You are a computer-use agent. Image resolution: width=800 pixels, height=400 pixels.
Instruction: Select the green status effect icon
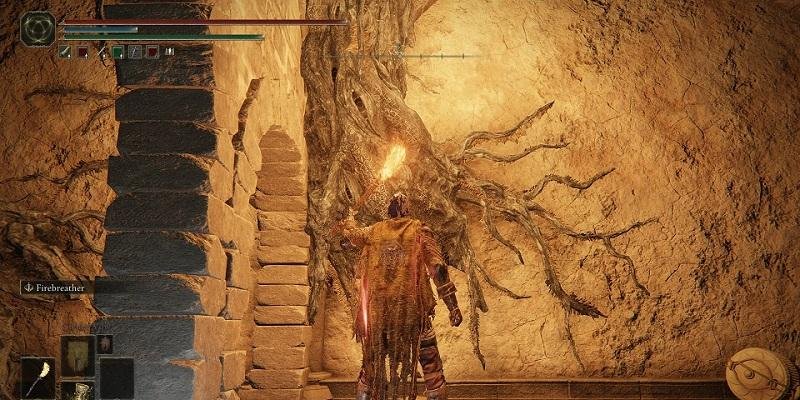tap(118, 51)
